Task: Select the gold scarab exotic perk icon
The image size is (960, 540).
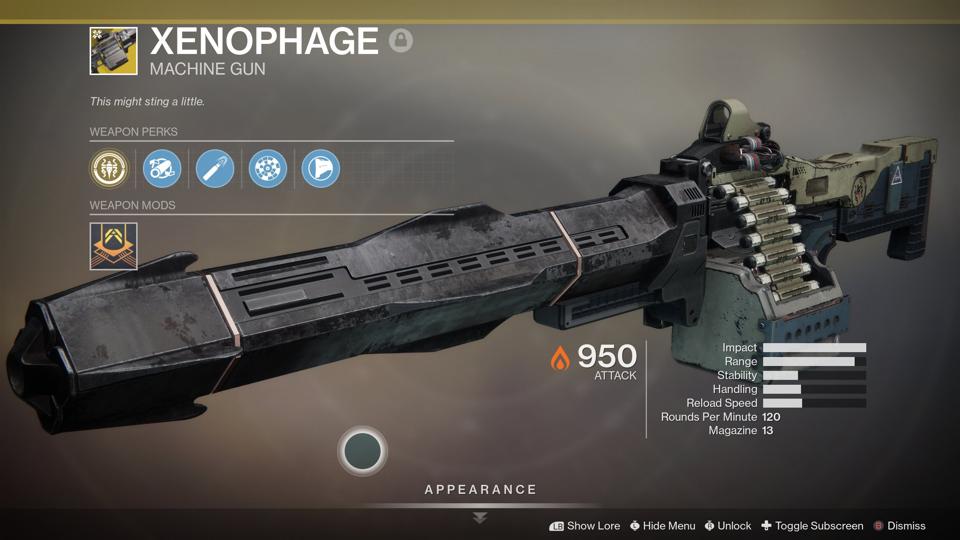Action: click(109, 169)
